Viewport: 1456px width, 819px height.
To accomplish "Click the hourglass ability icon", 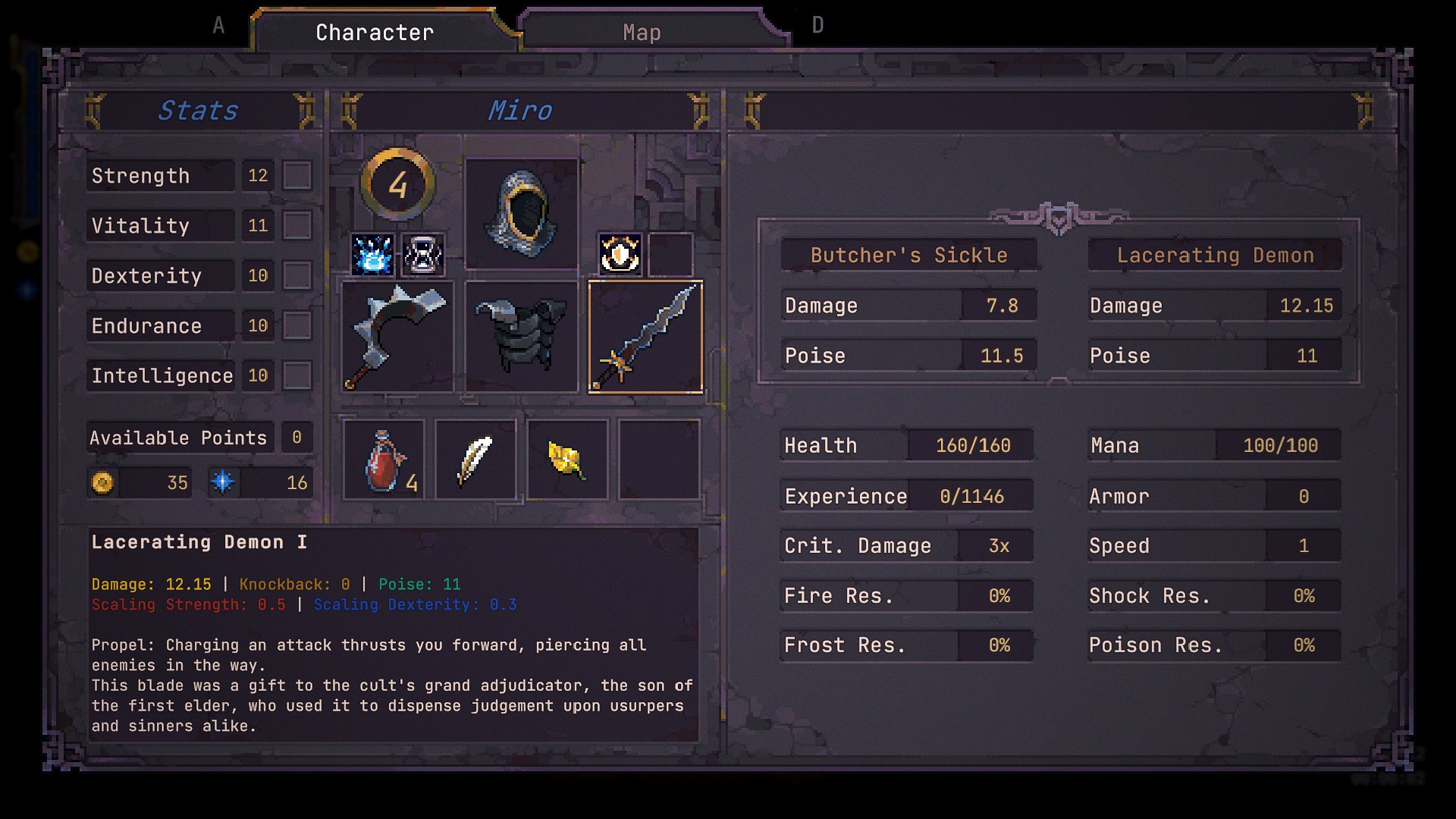I will click(x=422, y=255).
